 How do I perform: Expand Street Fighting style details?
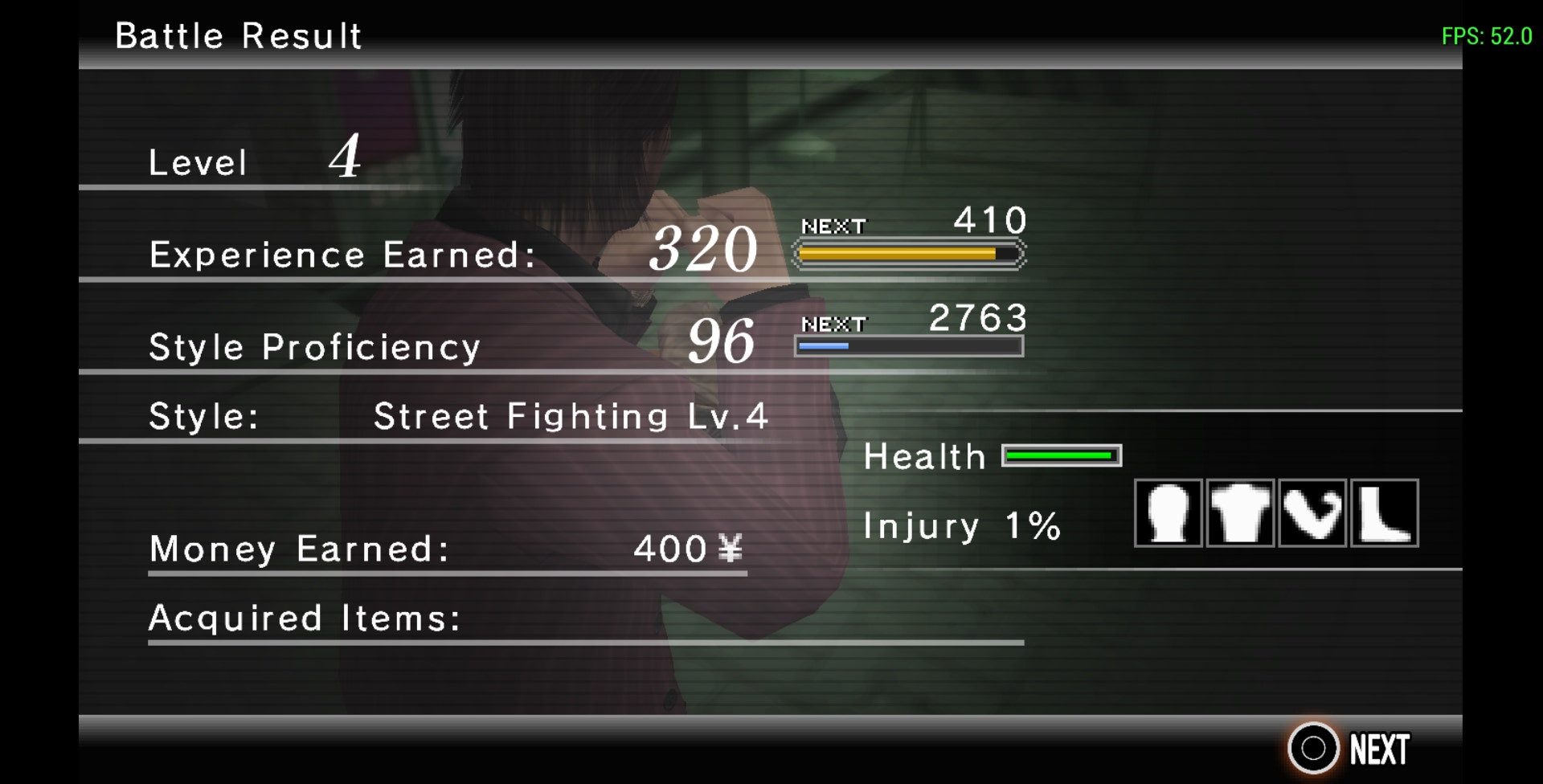click(571, 416)
